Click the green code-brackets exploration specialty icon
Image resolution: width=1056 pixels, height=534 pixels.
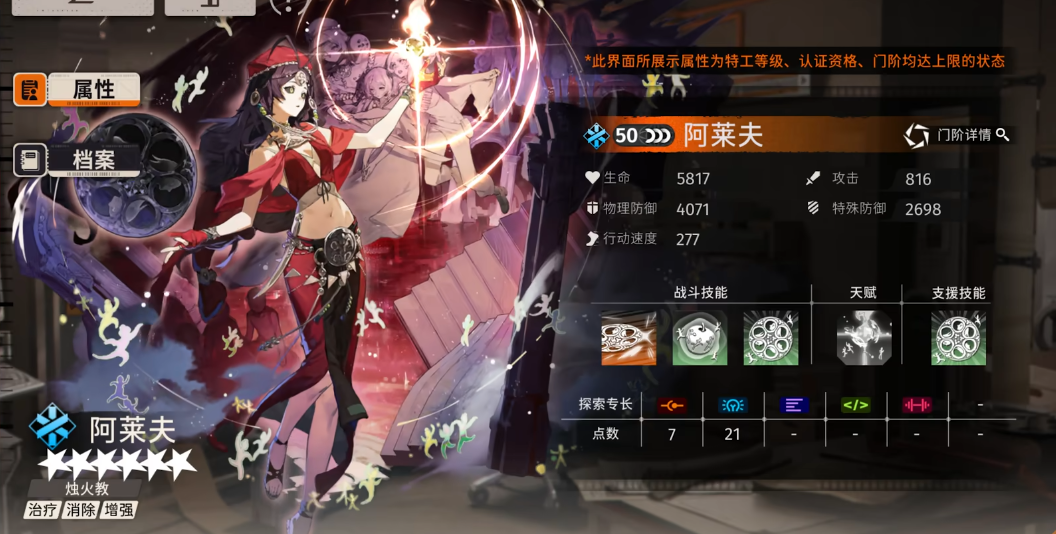(x=855, y=405)
